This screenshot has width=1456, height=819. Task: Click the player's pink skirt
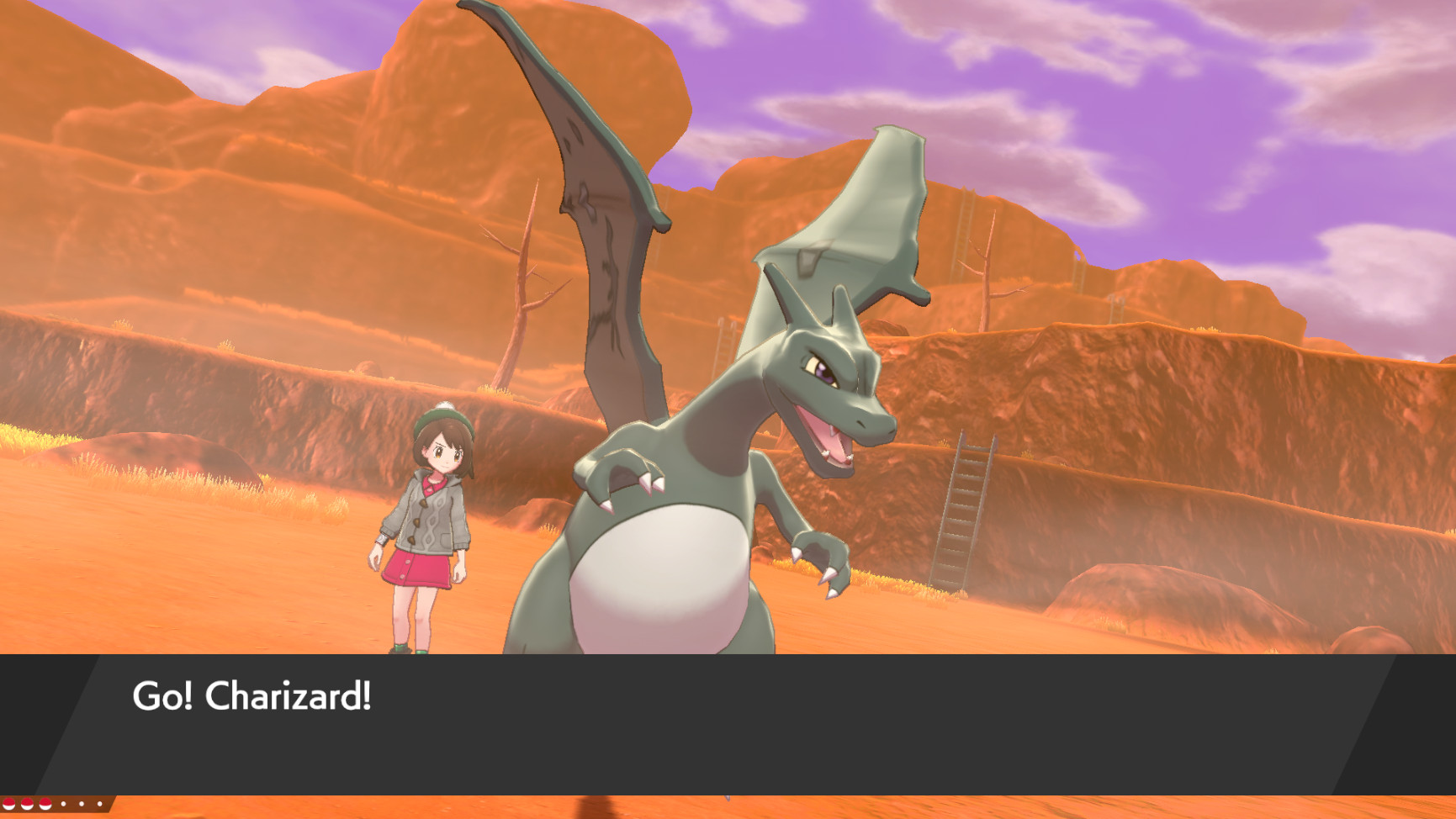(x=421, y=572)
